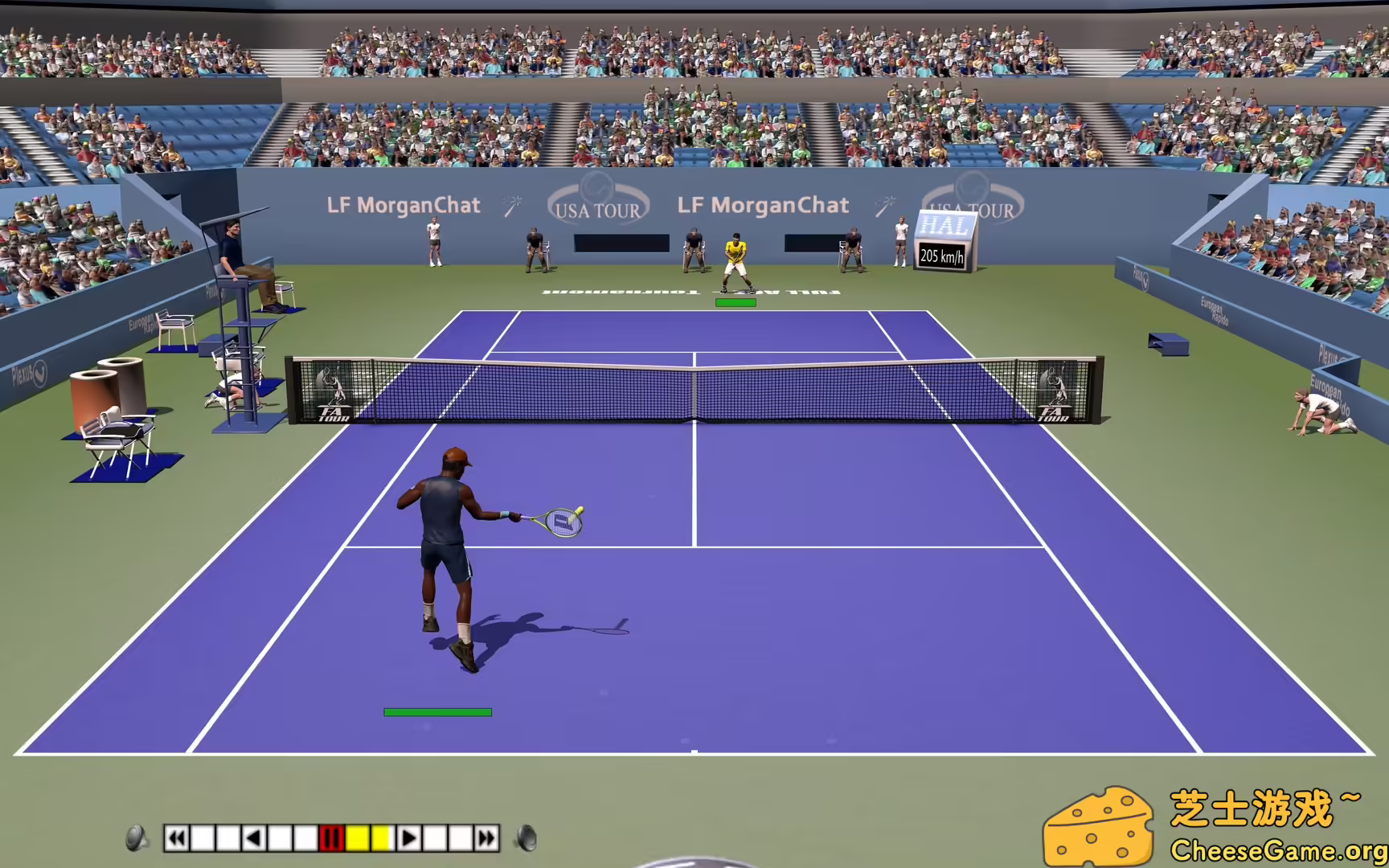Click the right speaker icon beside the replay bar
The image size is (1389, 868).
coord(528,840)
